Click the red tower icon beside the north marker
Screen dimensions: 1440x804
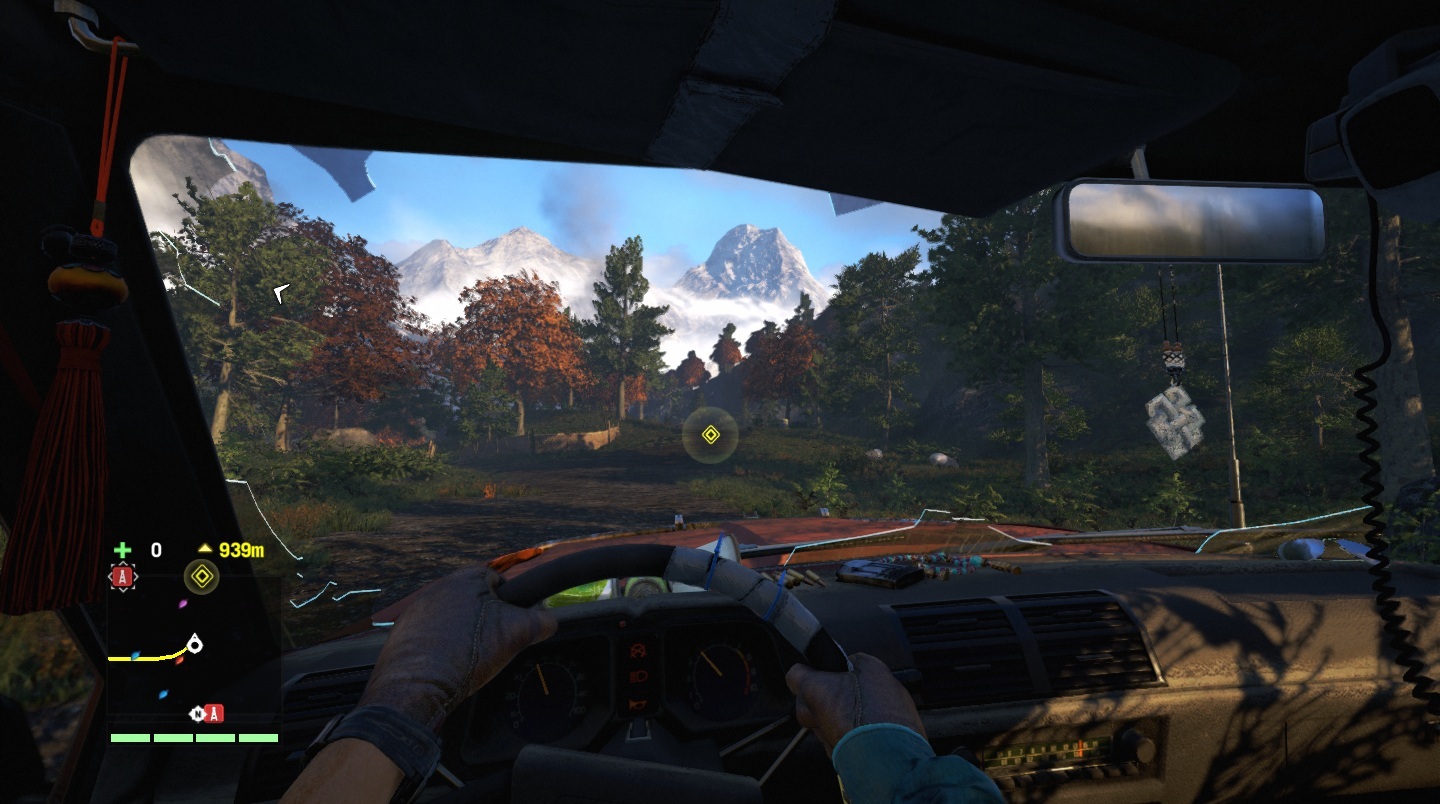215,713
